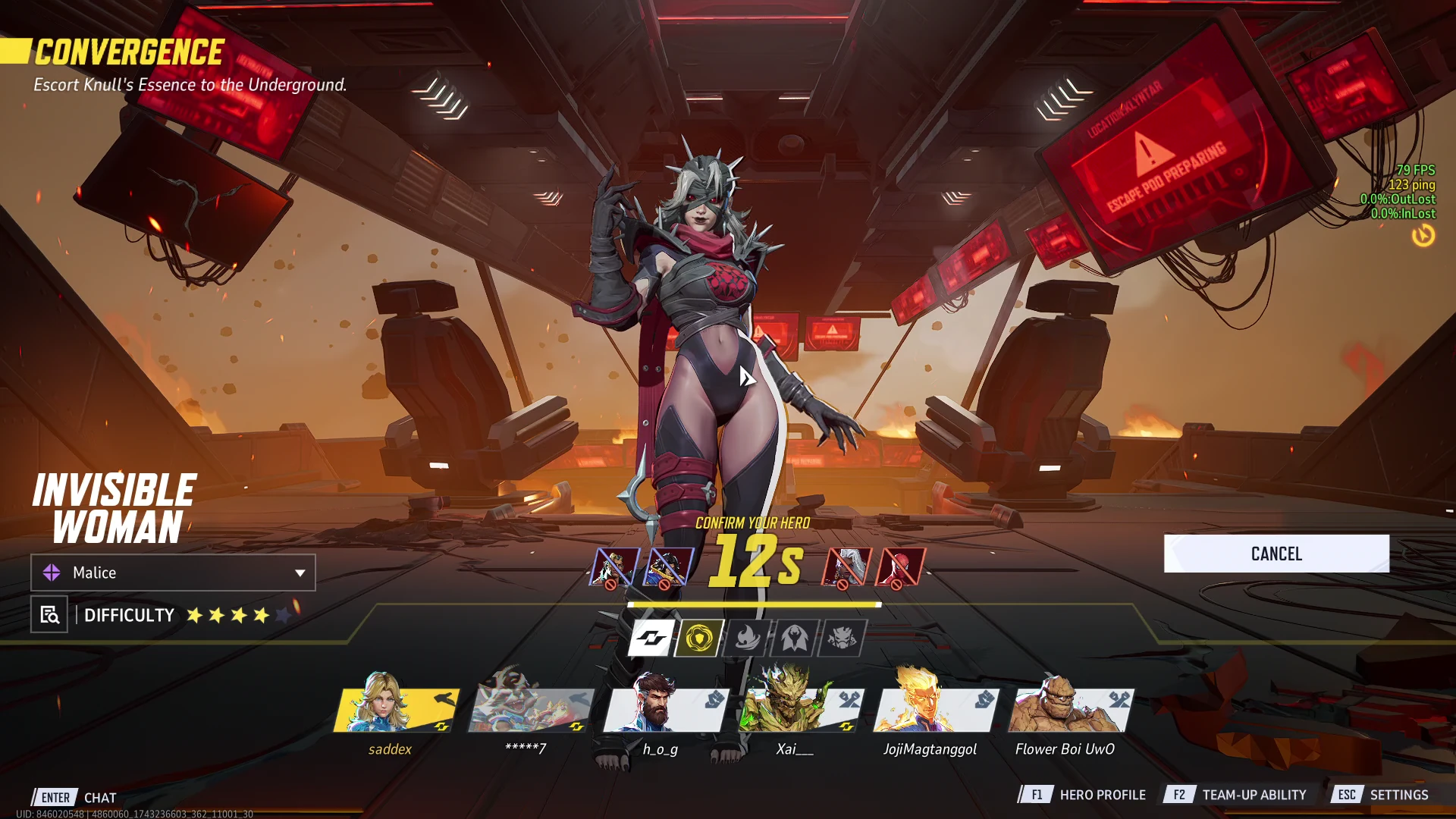The image size is (1456, 819).
Task: Select Xai___'s Groot player card
Action: [801, 710]
